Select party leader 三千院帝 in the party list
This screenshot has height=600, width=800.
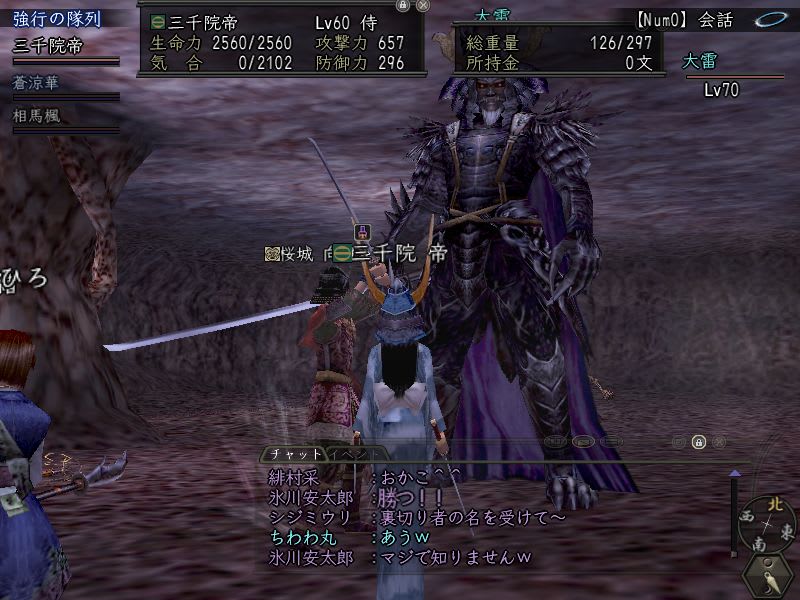click(48, 46)
